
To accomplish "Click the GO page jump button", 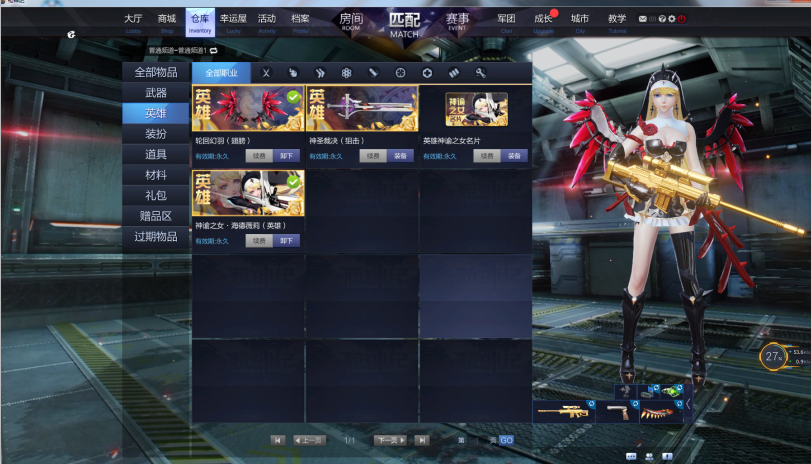I will pyautogui.click(x=506, y=440).
